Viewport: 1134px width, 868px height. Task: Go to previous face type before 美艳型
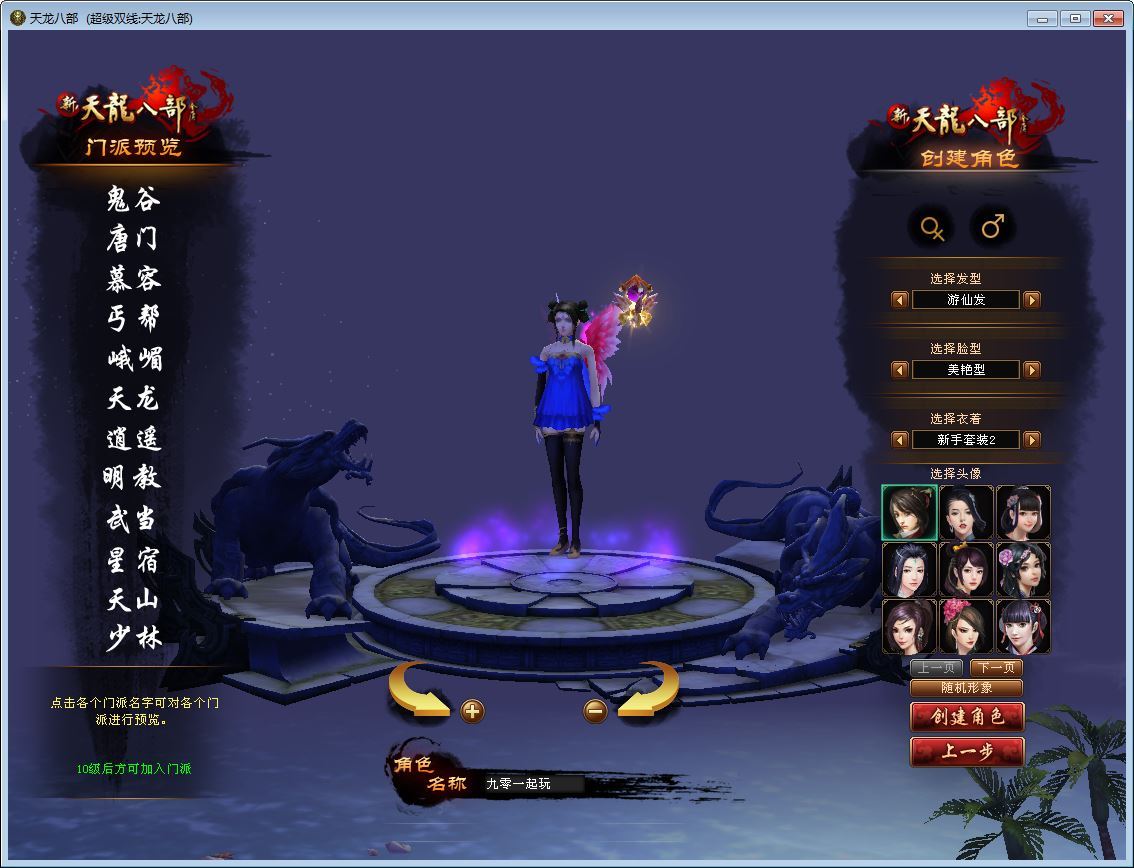tap(900, 370)
